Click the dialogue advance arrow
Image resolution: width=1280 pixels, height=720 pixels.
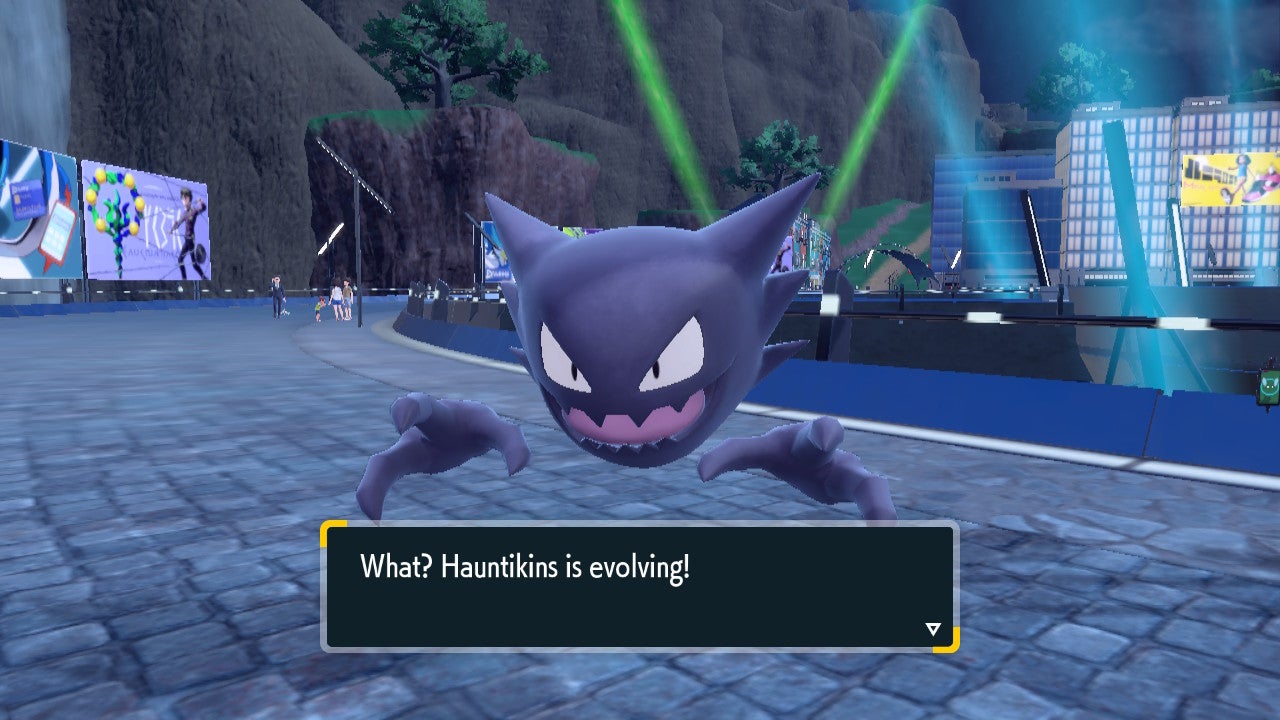932,629
